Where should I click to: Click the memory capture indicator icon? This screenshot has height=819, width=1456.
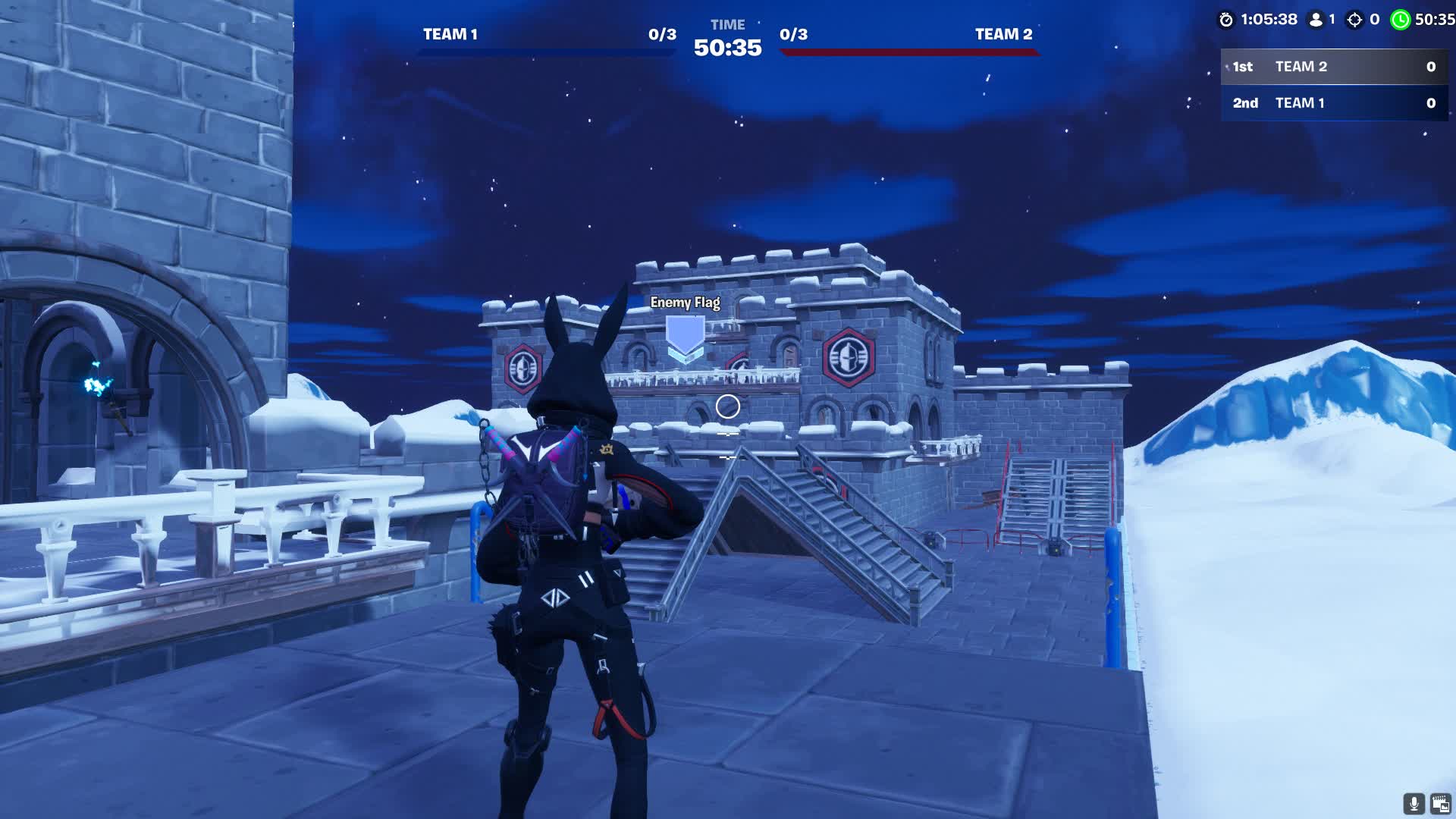[1440, 805]
